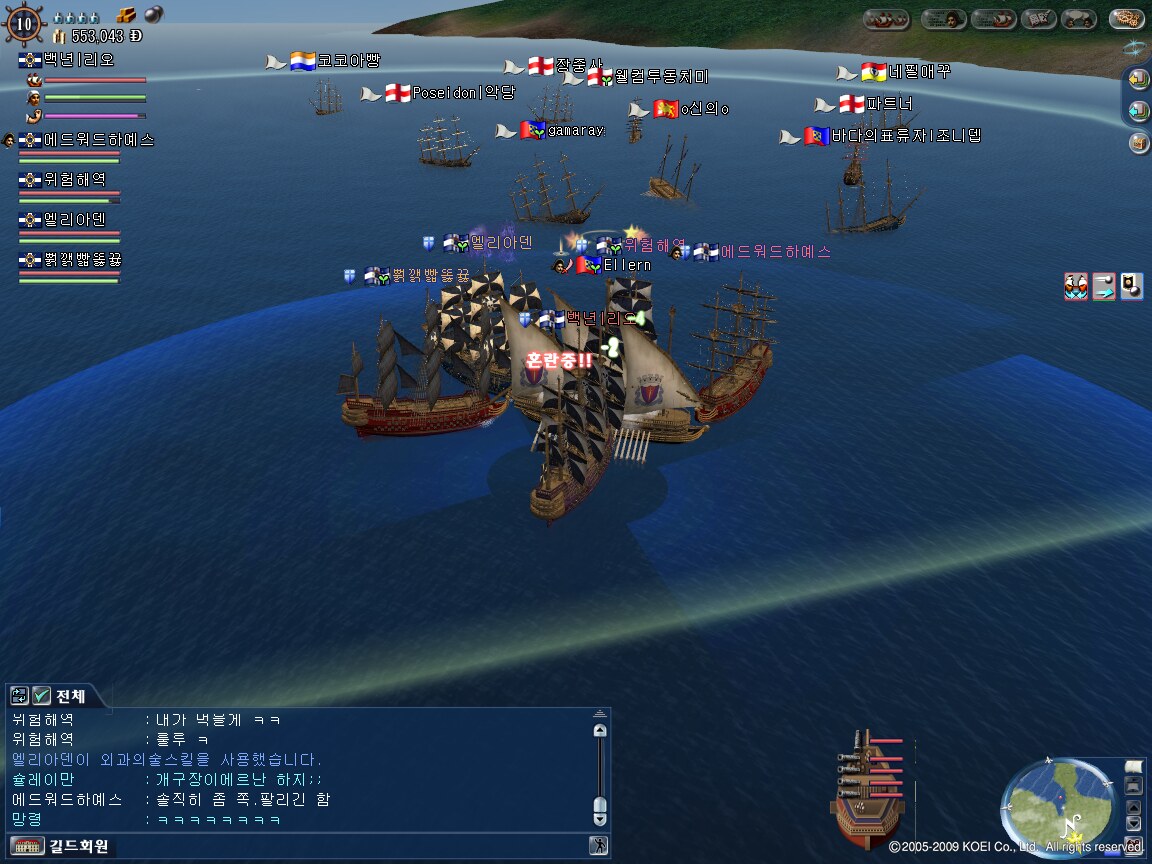Click the cyan arrow panel button

point(1138,110)
